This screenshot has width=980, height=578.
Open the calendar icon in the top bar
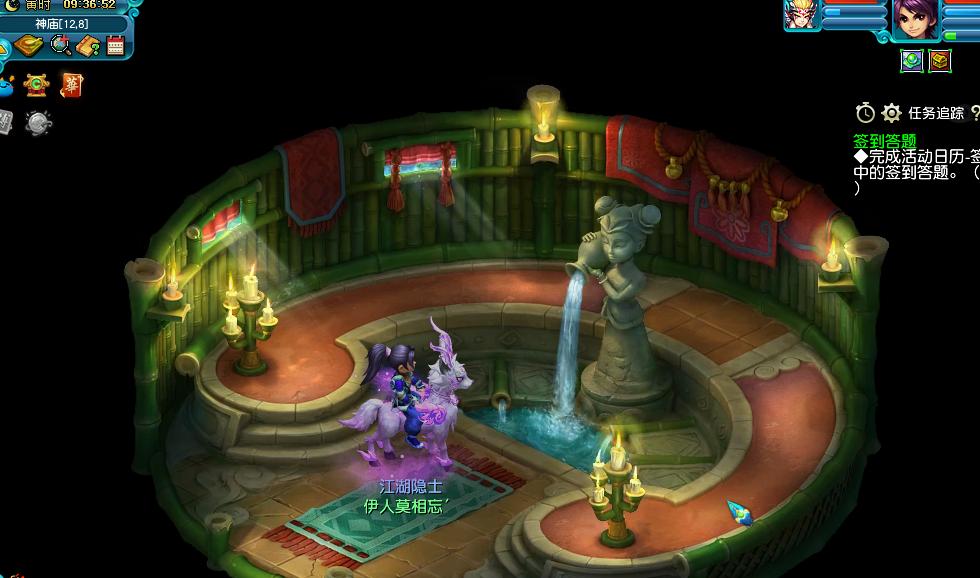[x=115, y=45]
